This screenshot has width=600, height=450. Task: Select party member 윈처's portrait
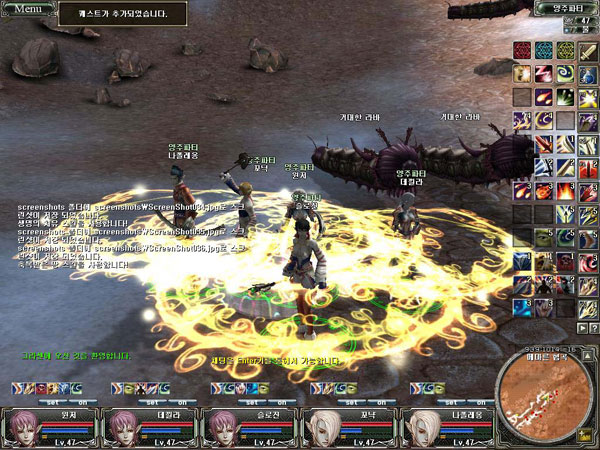[22, 427]
